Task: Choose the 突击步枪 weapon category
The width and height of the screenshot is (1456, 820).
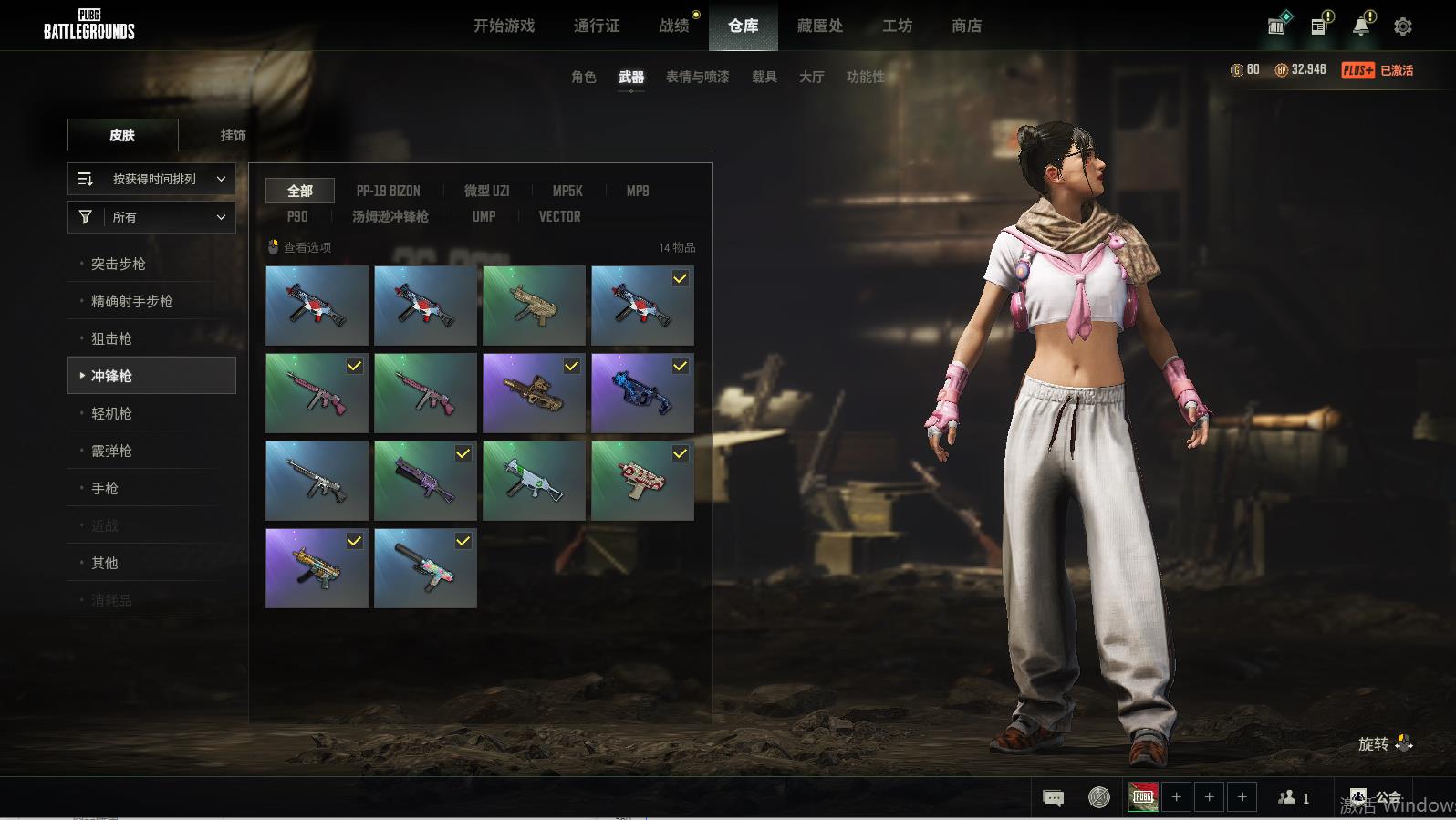Action: [119, 264]
